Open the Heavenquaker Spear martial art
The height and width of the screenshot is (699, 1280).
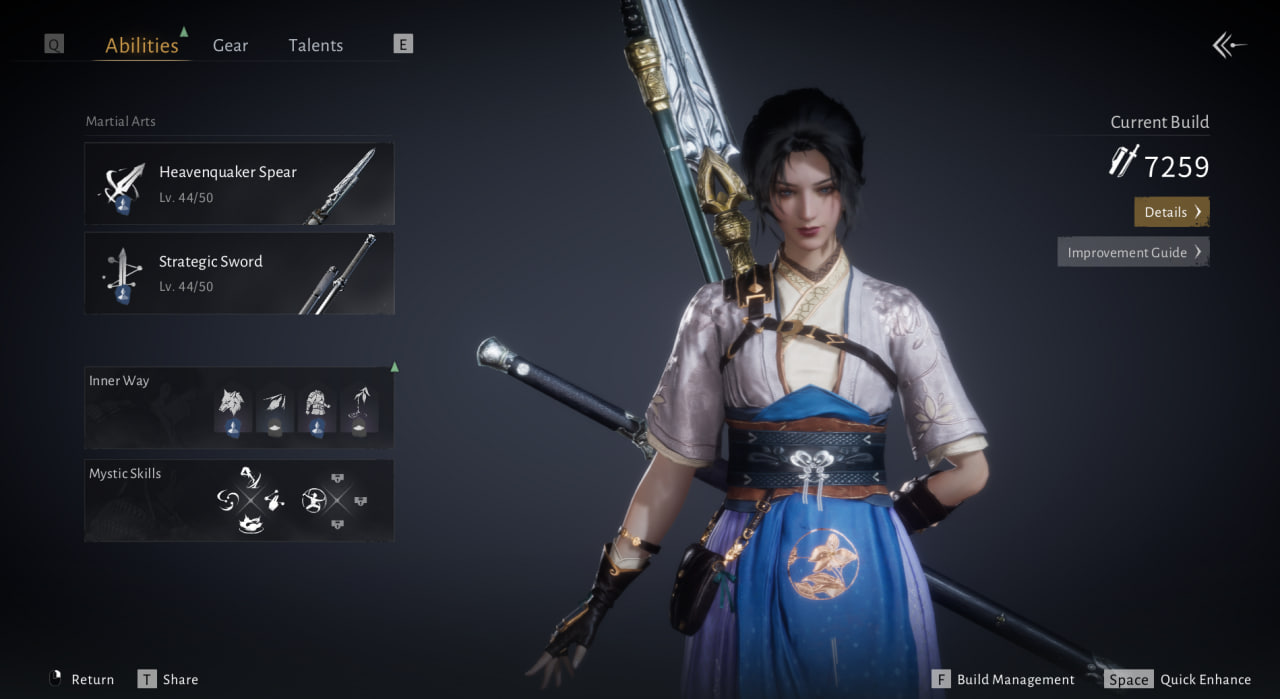tap(239, 184)
